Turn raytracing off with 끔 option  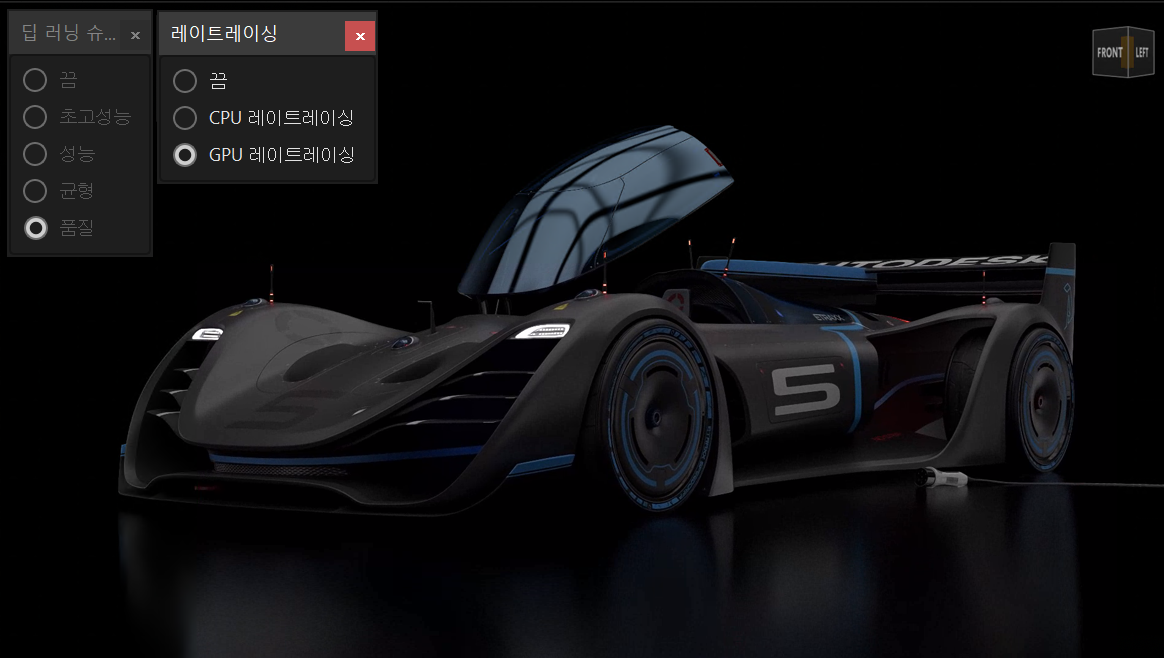[185, 81]
